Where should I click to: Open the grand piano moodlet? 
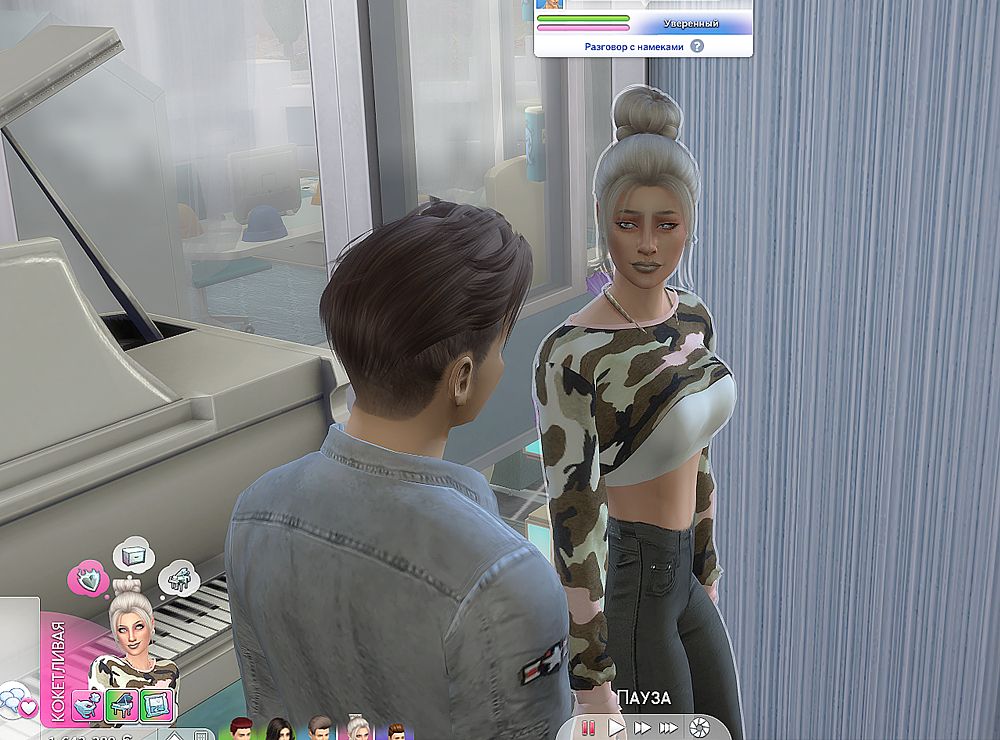122,703
